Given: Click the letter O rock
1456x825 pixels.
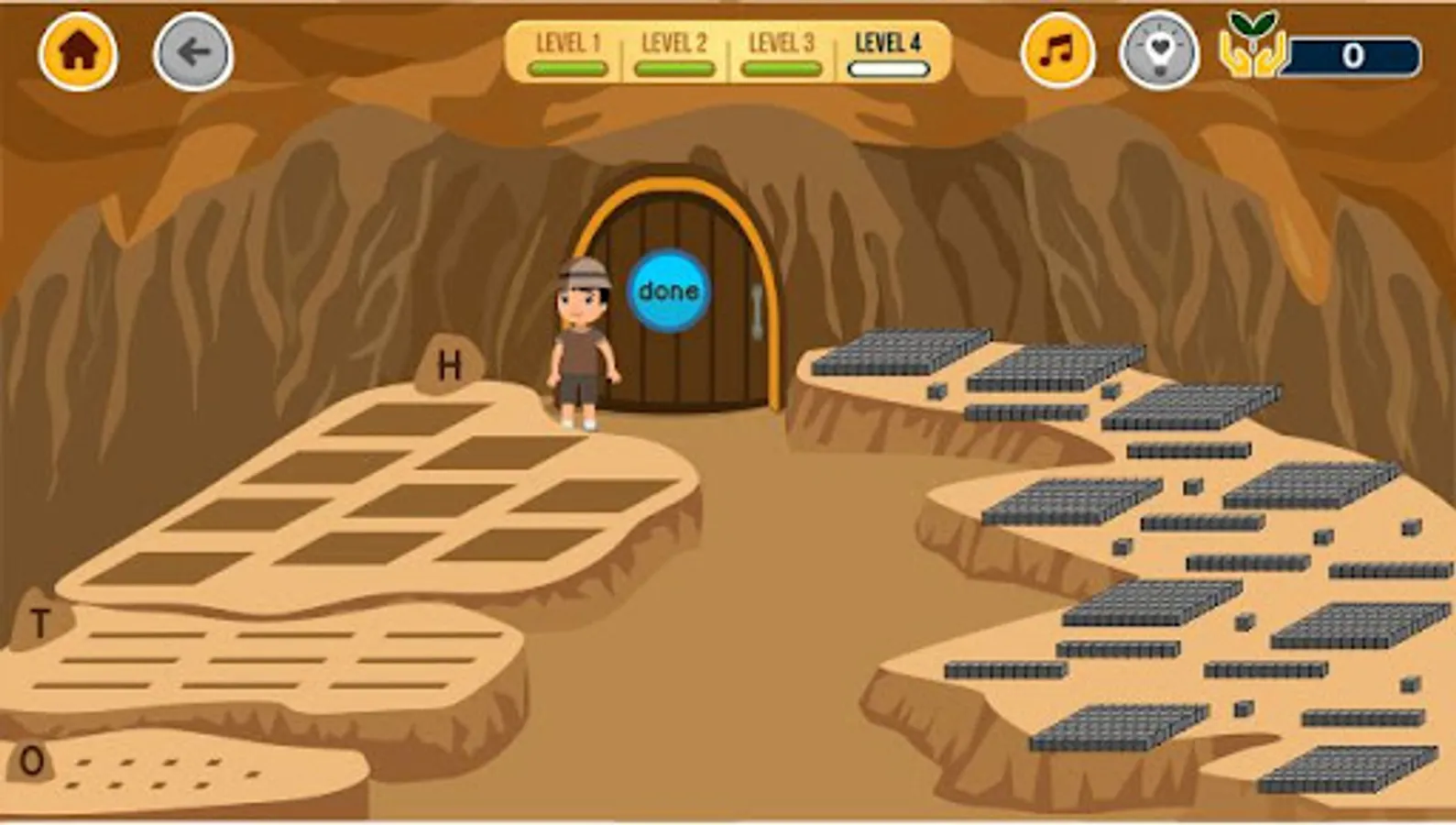Looking at the screenshot, I should 33,759.
